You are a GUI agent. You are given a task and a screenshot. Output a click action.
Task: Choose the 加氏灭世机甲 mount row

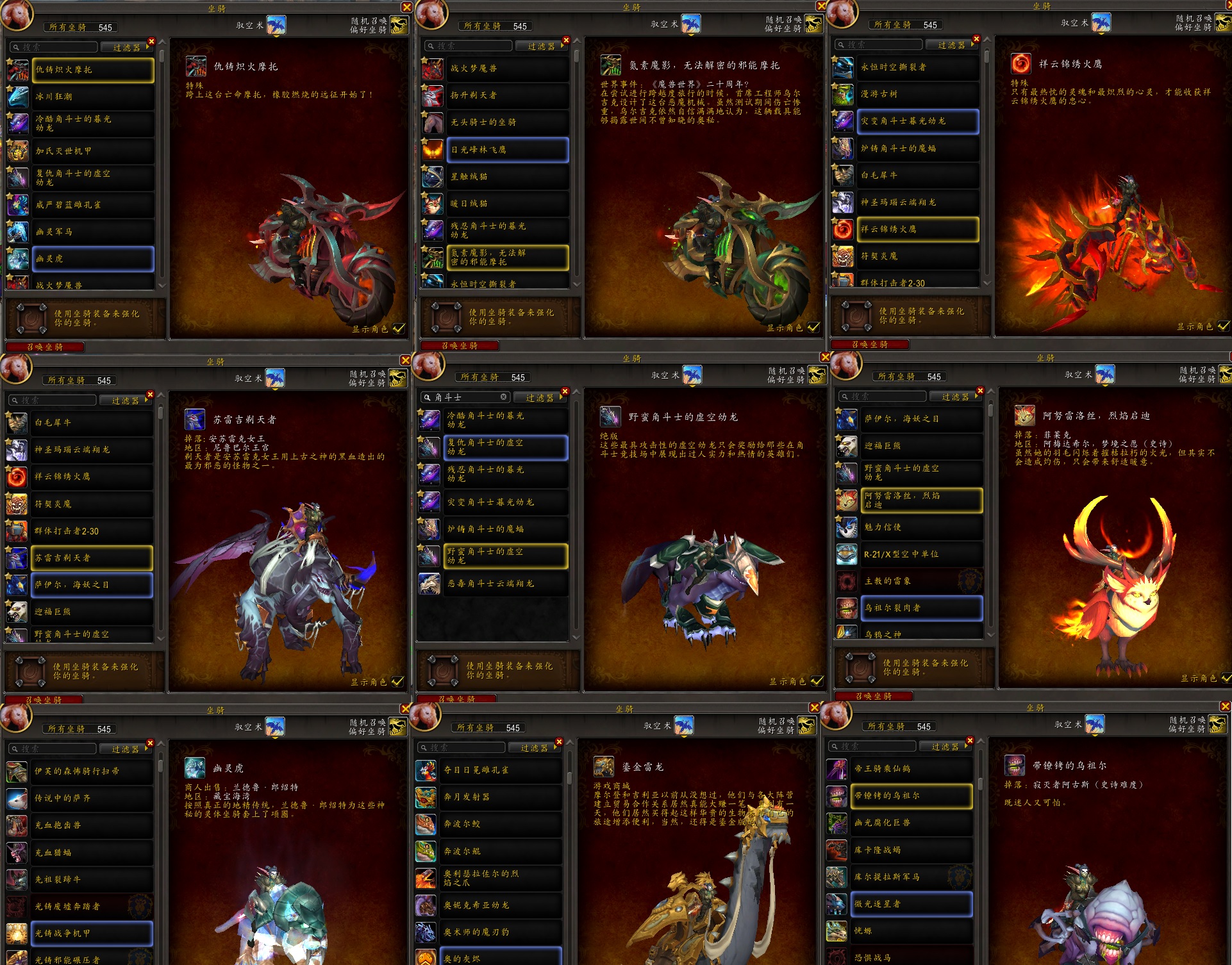pos(93,151)
